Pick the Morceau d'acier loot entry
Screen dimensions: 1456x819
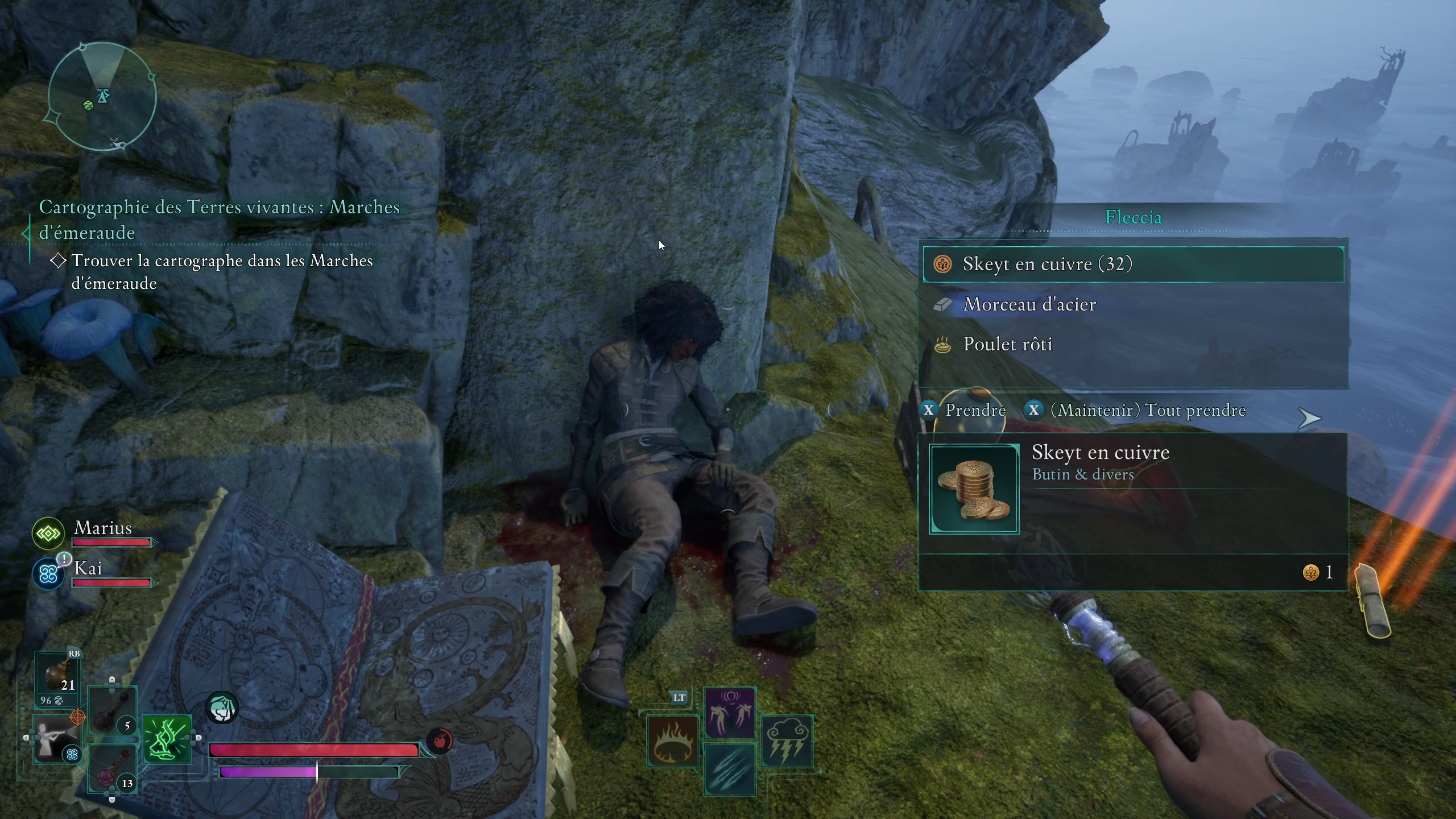point(1133,305)
